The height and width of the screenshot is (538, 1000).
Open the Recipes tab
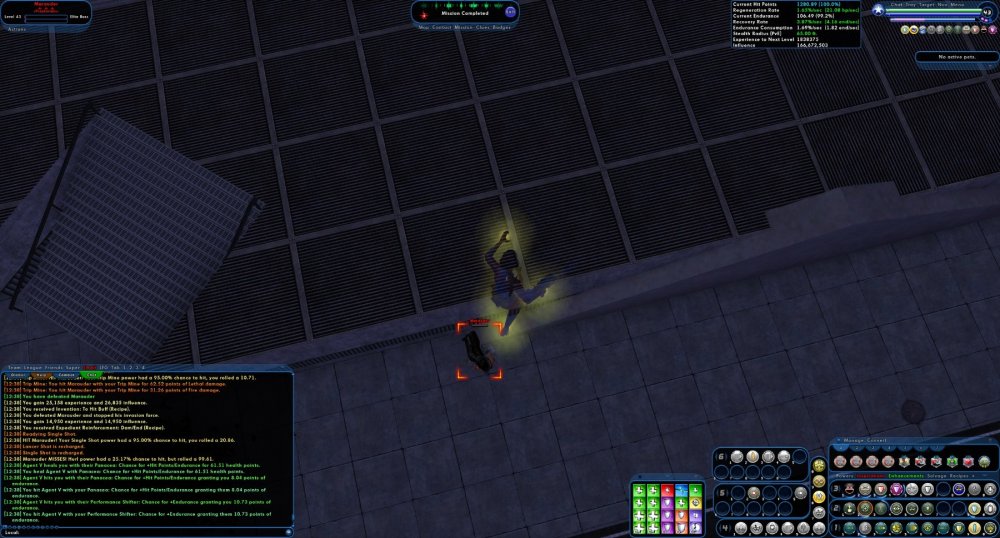coord(961,476)
